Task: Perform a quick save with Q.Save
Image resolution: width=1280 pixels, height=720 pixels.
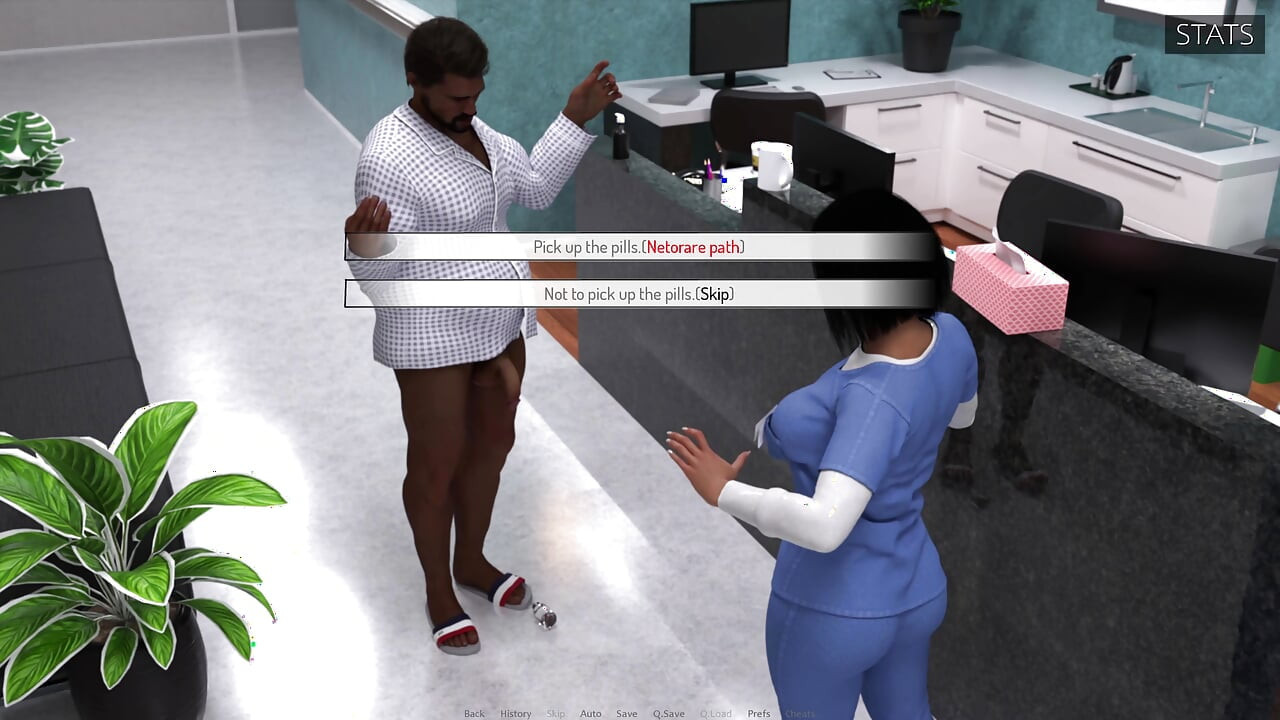Action: tap(670, 713)
